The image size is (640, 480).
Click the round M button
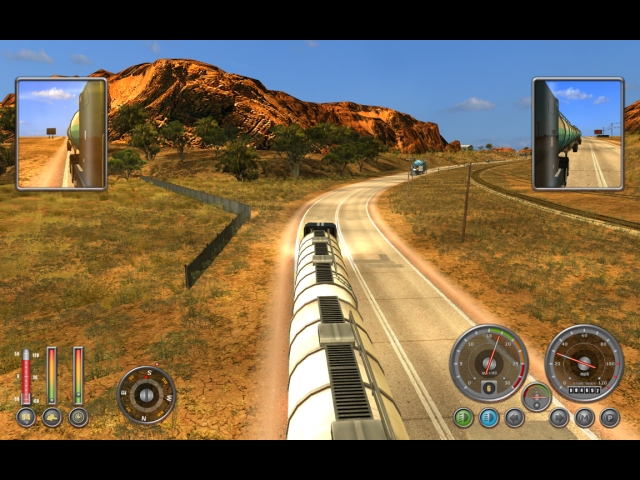[584, 418]
